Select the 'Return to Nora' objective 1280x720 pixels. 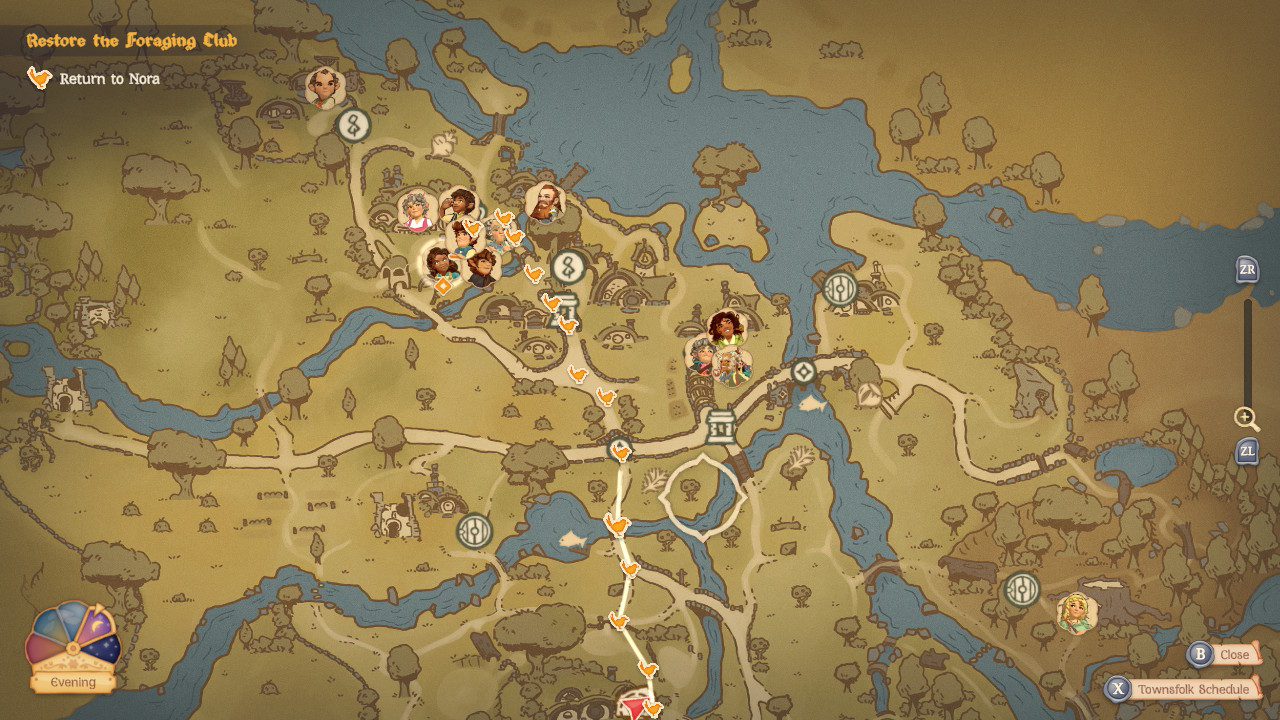click(x=108, y=79)
